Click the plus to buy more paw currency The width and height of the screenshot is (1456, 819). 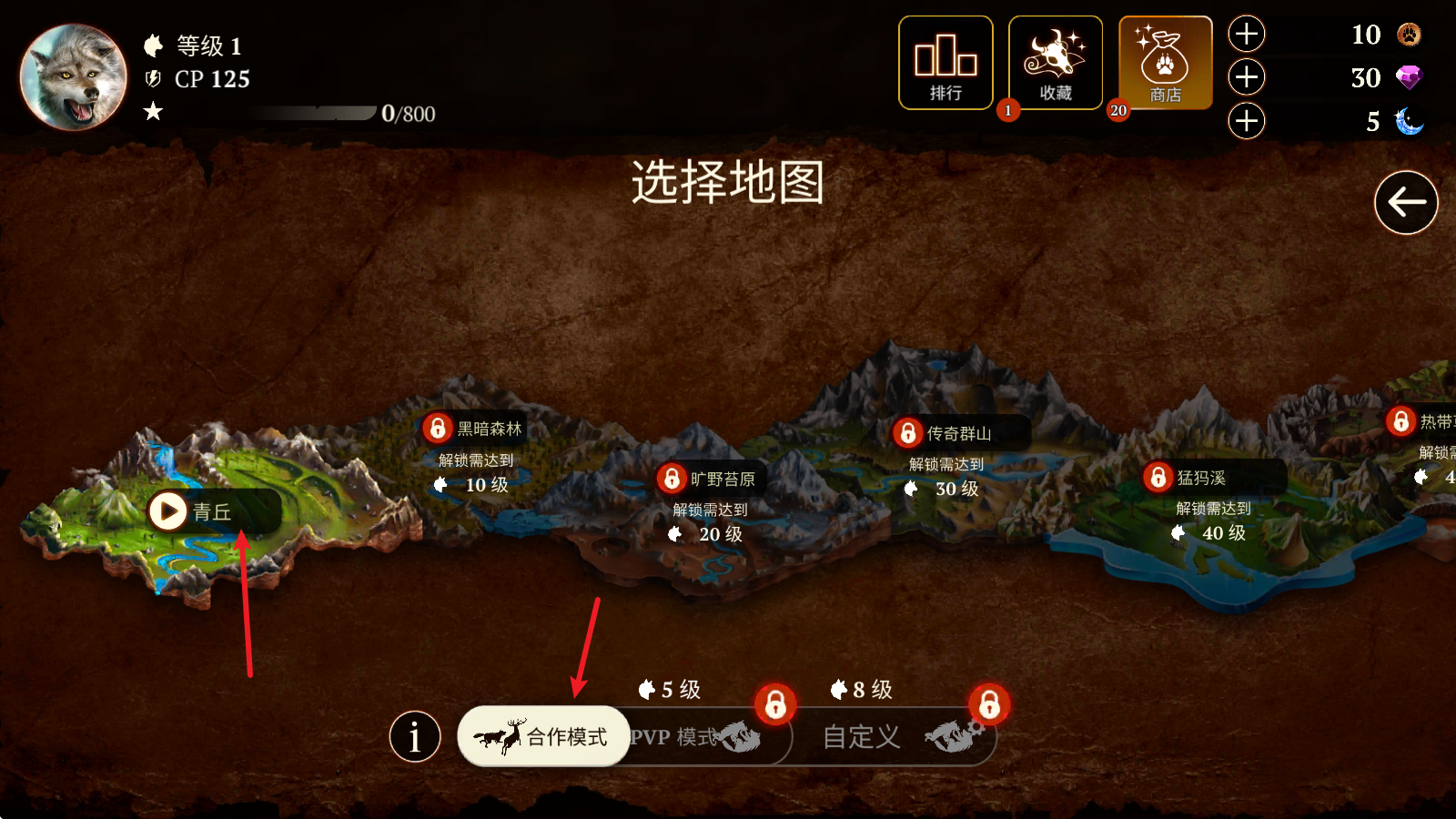click(1247, 34)
